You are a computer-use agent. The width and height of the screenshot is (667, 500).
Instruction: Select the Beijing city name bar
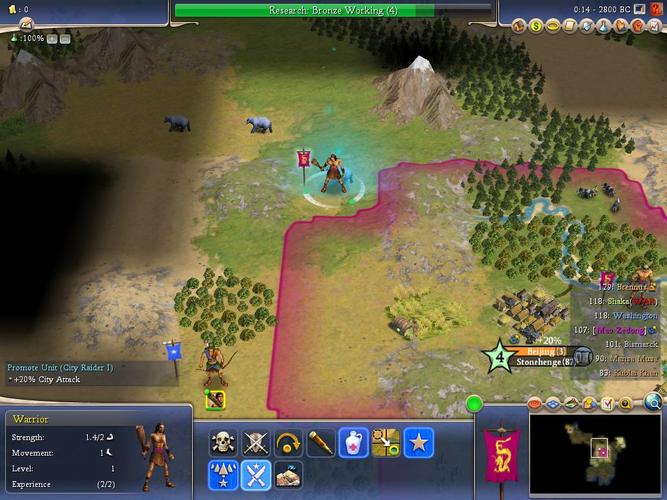point(546,352)
